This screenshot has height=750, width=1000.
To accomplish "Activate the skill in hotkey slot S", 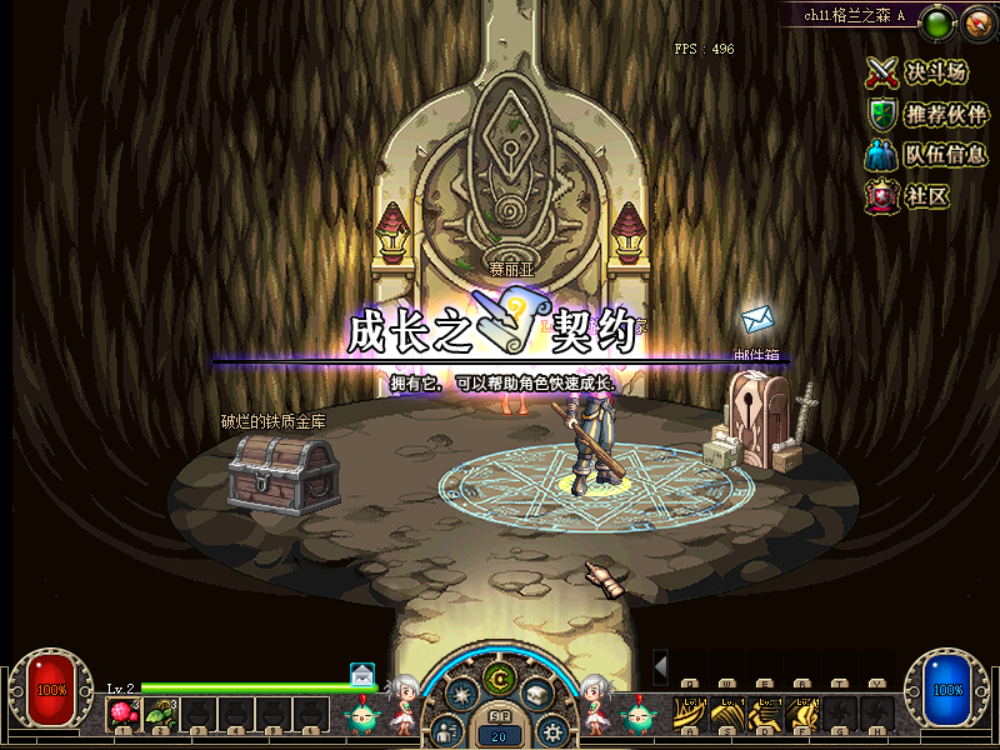I will [728, 714].
